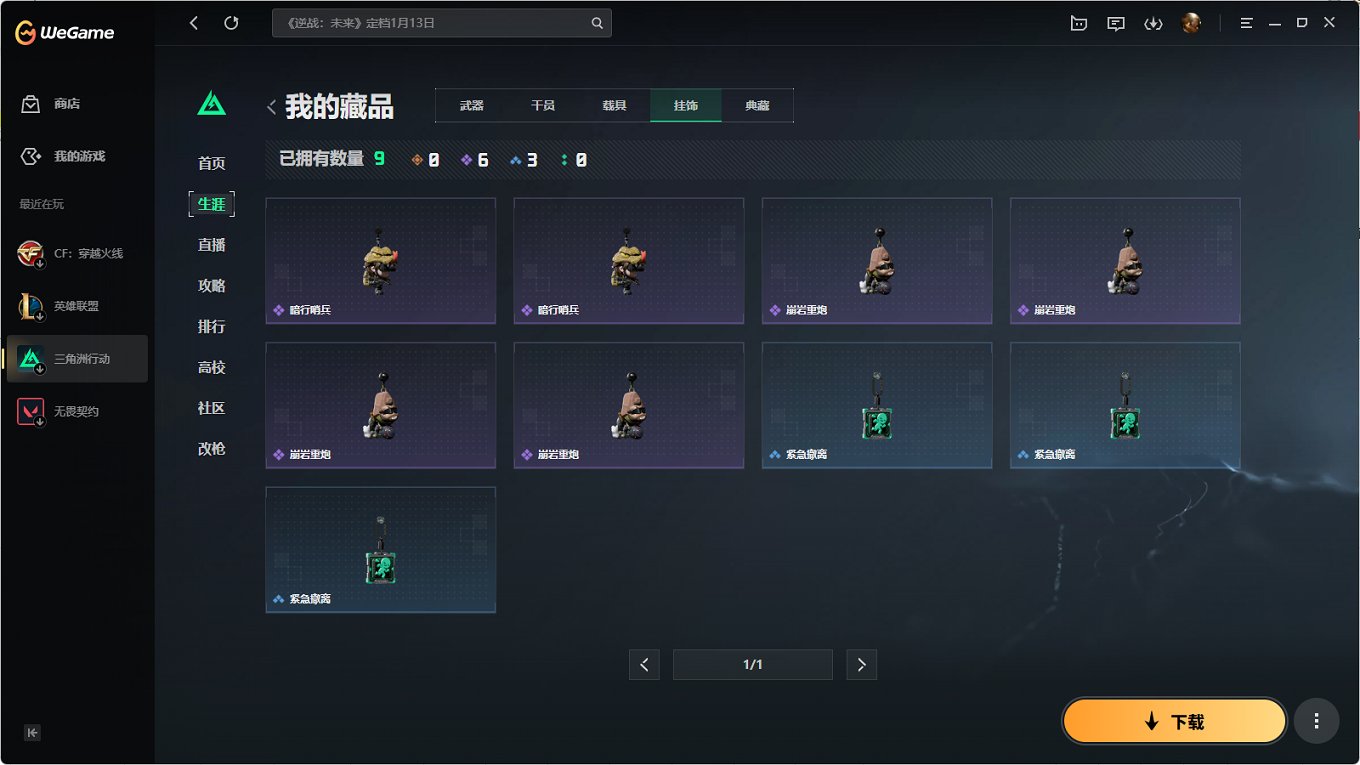Open messages via the chat bubble icon
This screenshot has height=765, width=1360.
pos(1116,22)
